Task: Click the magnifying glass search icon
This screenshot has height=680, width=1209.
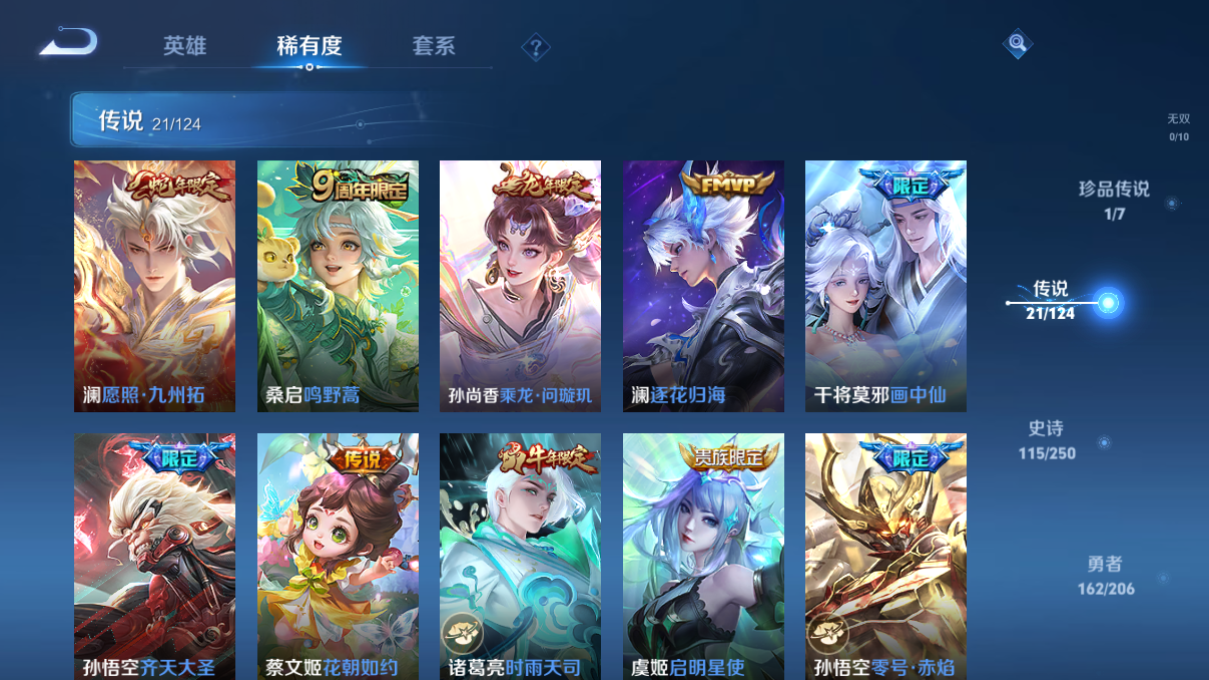Action: (1017, 43)
